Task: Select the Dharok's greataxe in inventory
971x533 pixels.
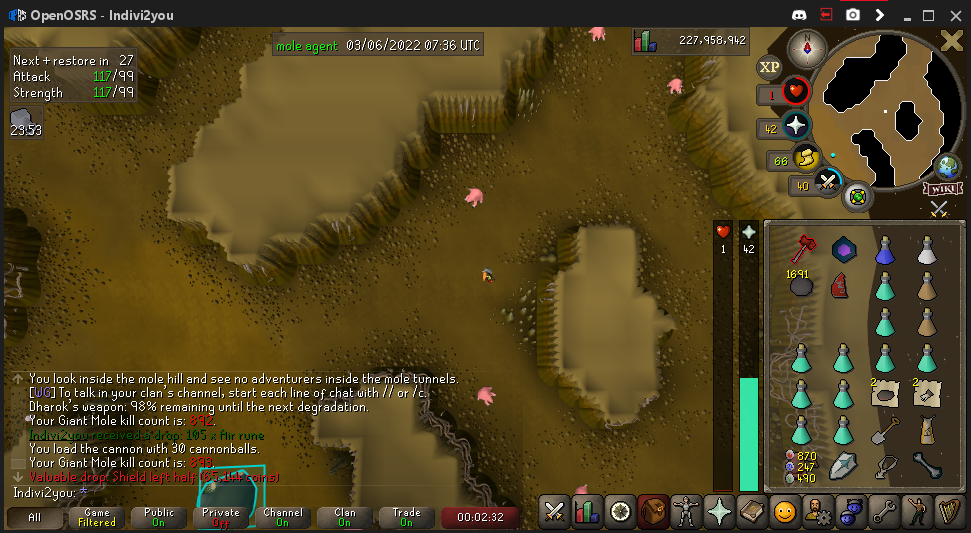Action: tap(799, 247)
